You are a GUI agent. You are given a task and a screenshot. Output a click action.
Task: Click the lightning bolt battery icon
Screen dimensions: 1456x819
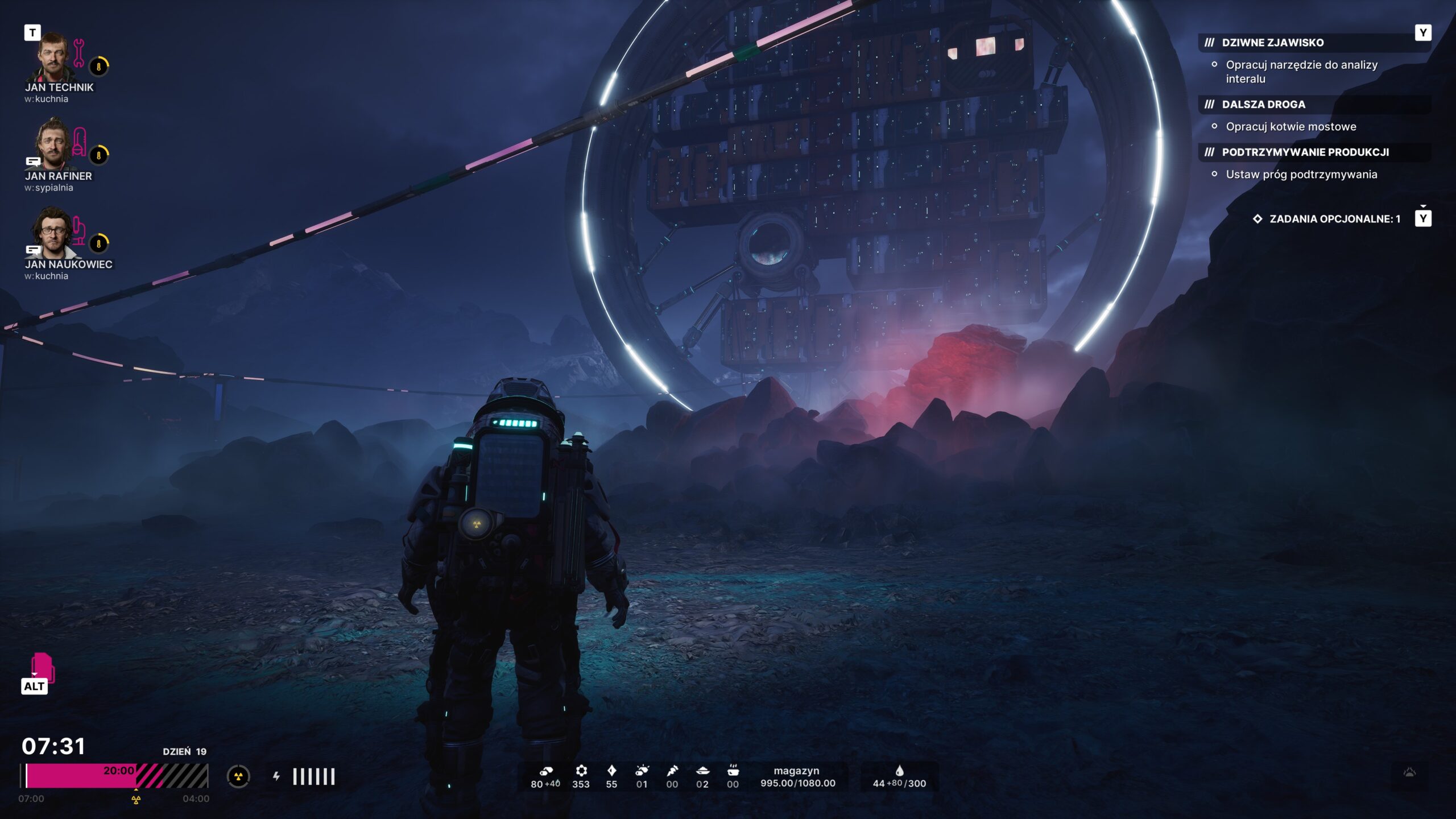[x=276, y=776]
